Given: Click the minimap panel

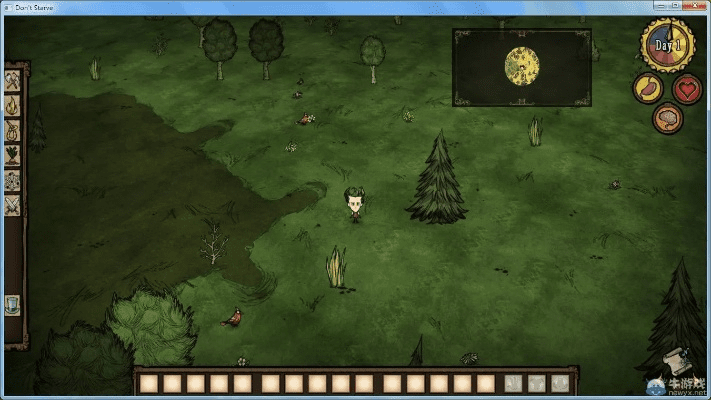Looking at the screenshot, I should point(522,66).
